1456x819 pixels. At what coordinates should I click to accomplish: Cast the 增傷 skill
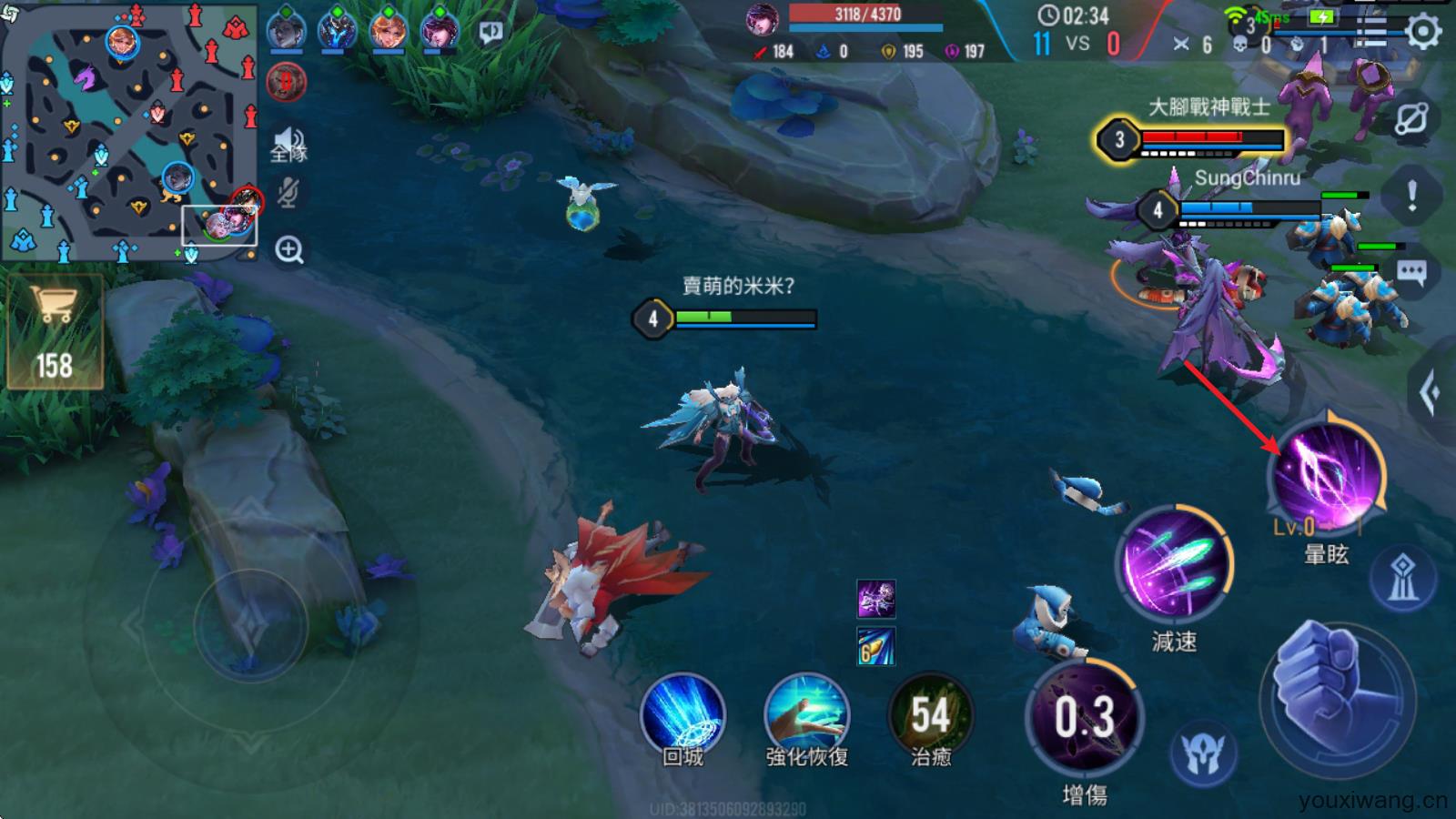tap(1084, 719)
